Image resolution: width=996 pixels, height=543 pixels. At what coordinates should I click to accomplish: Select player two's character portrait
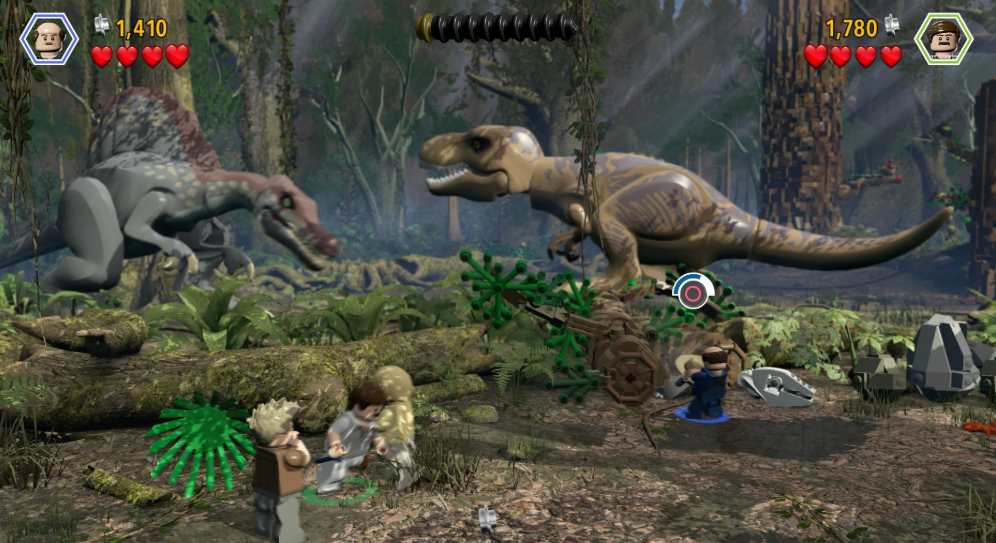pos(943,39)
